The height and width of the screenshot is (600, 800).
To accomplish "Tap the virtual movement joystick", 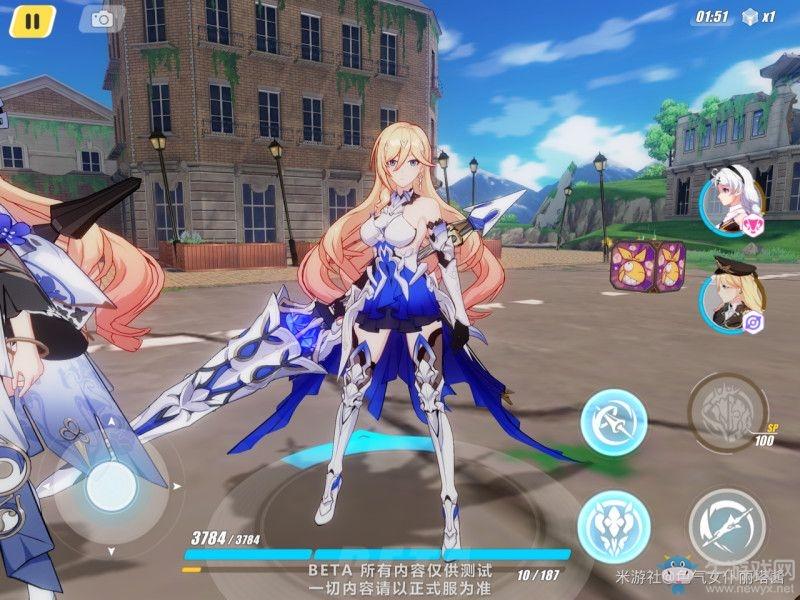I will (x=110, y=490).
